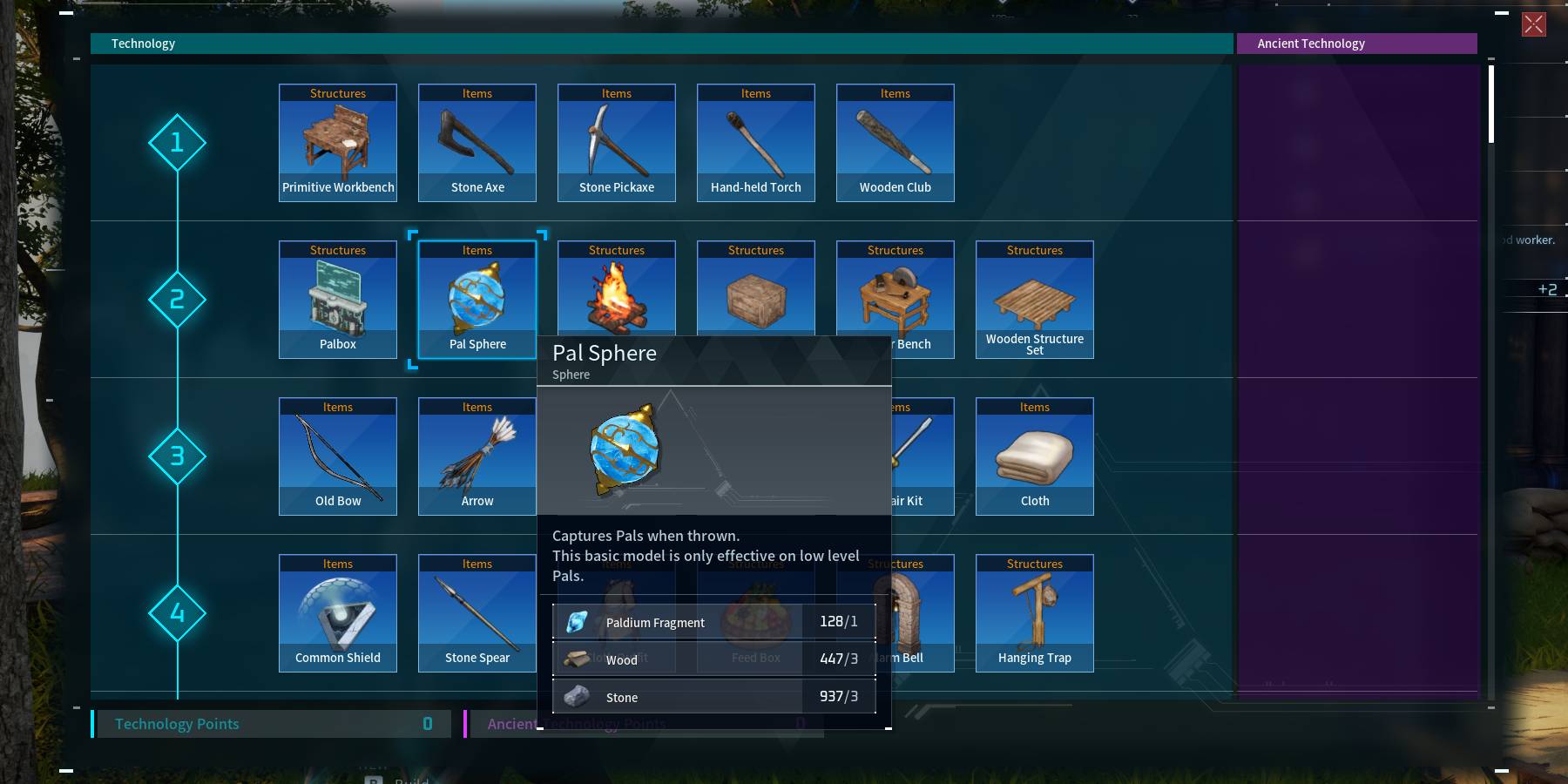Select the Stone Pickaxe technology
Image resolution: width=1568 pixels, height=784 pixels.
click(616, 142)
